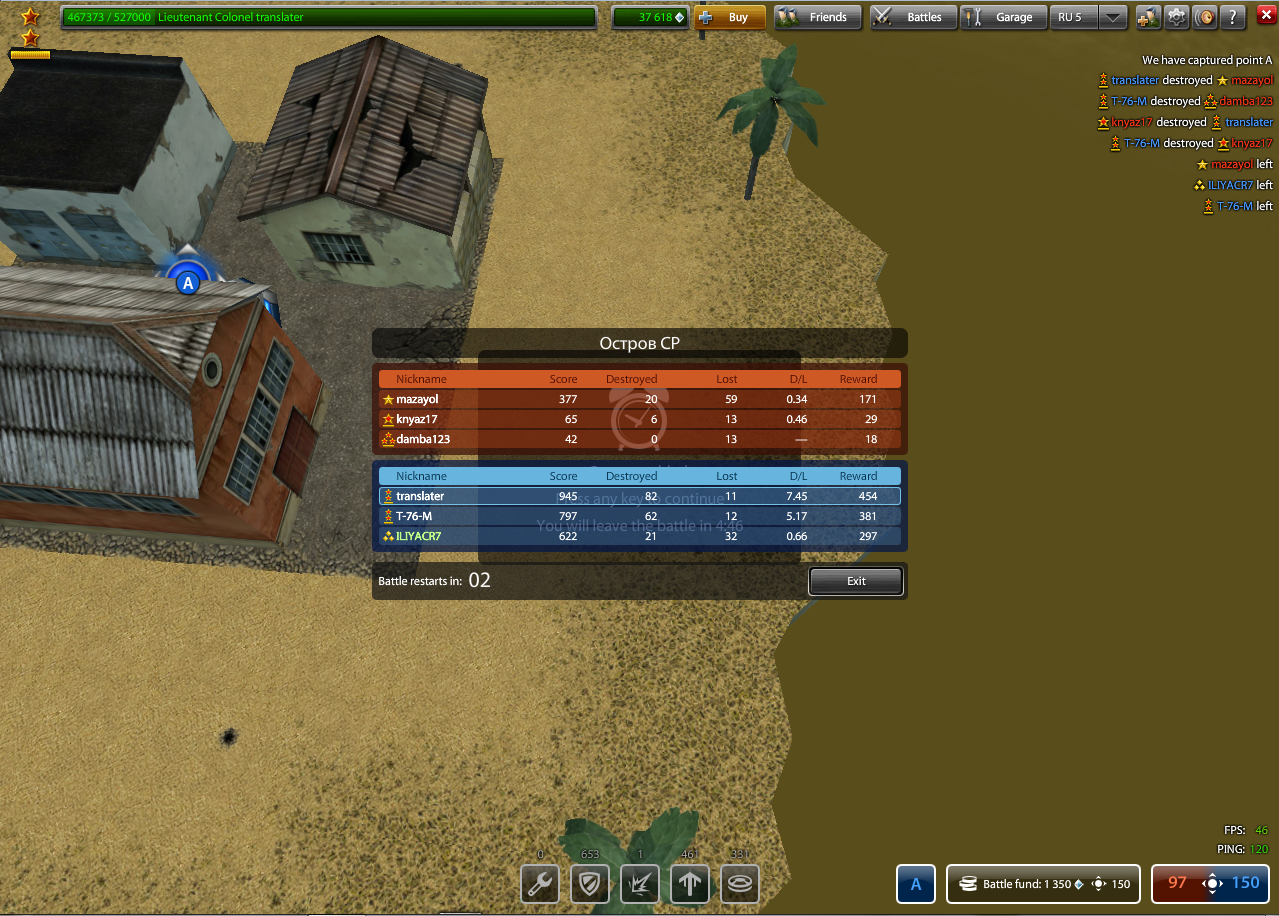Click the Exit button on the scoreboard
The height and width of the screenshot is (916, 1279).
click(856, 581)
